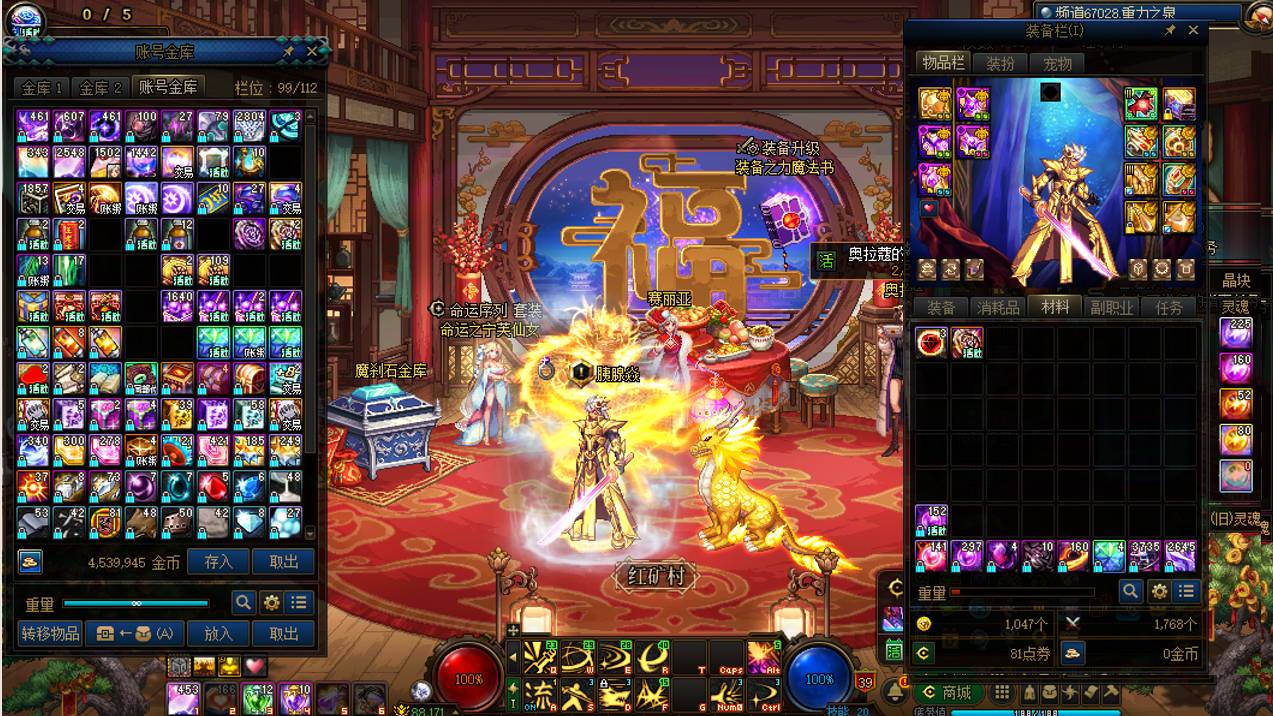Viewport: 1273px width, 716px height.
Task: Open the vault search magnifier
Action: 243,603
